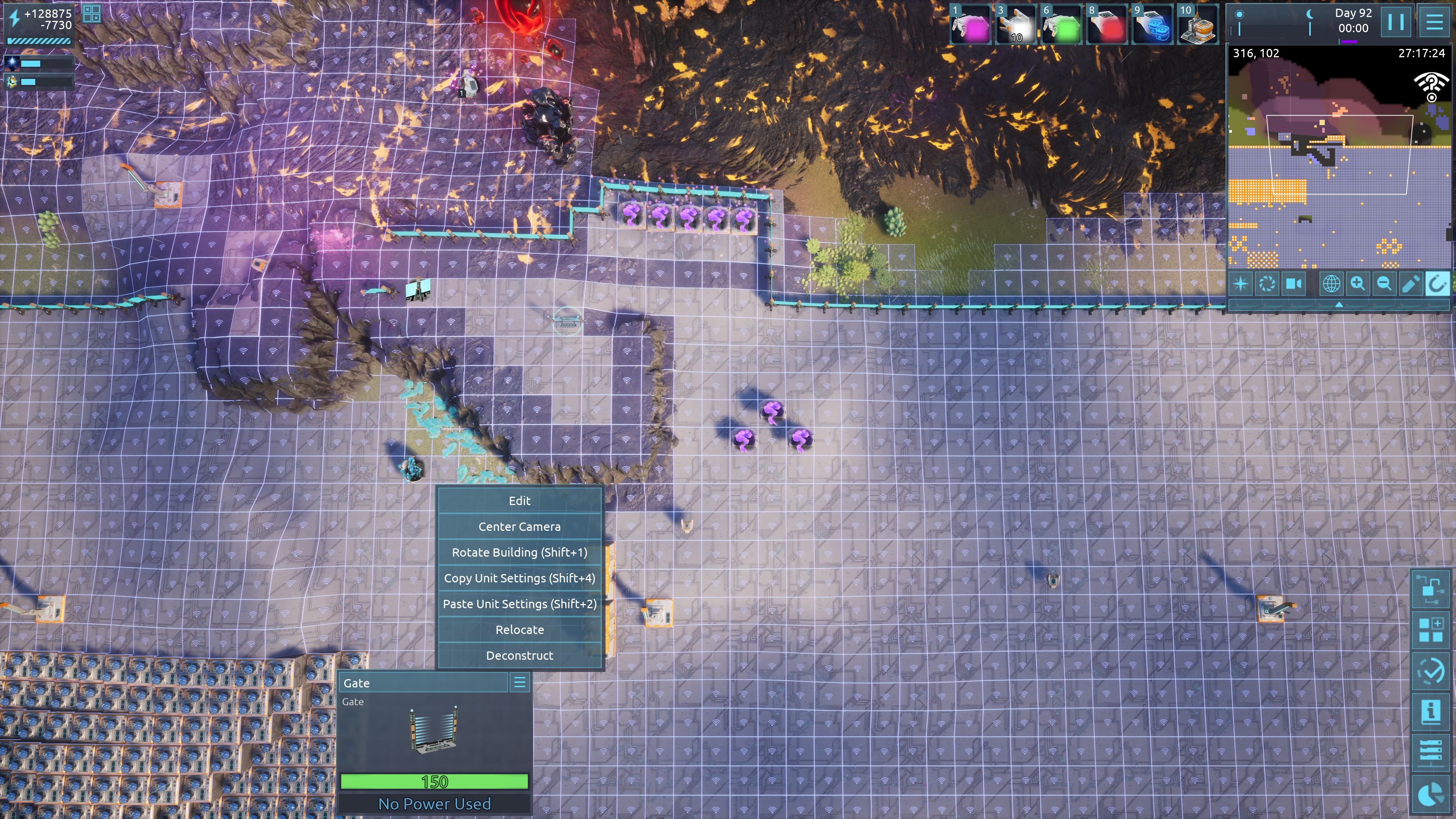The width and height of the screenshot is (1456, 819).
Task: Choose Edit in the Gate context menu
Action: pos(519,501)
